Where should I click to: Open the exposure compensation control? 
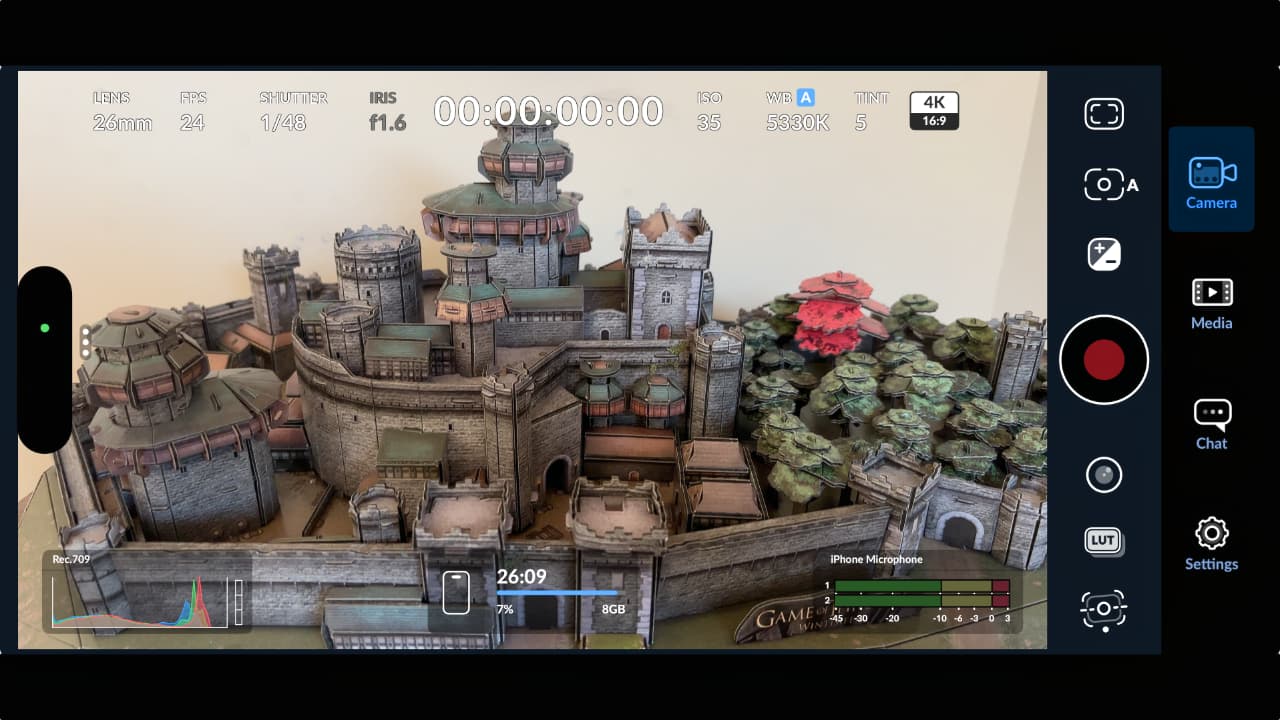coord(1104,254)
